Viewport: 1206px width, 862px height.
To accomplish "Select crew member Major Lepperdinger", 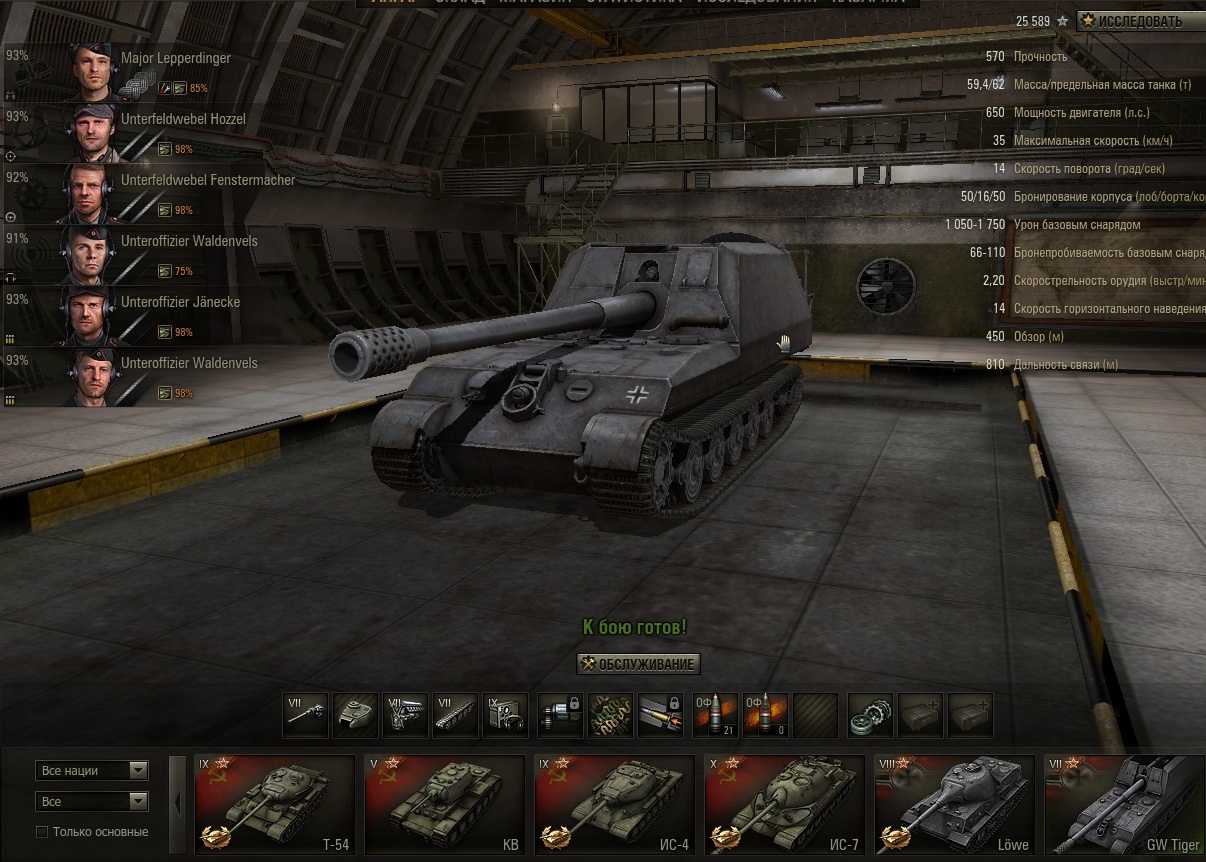I will 175,58.
